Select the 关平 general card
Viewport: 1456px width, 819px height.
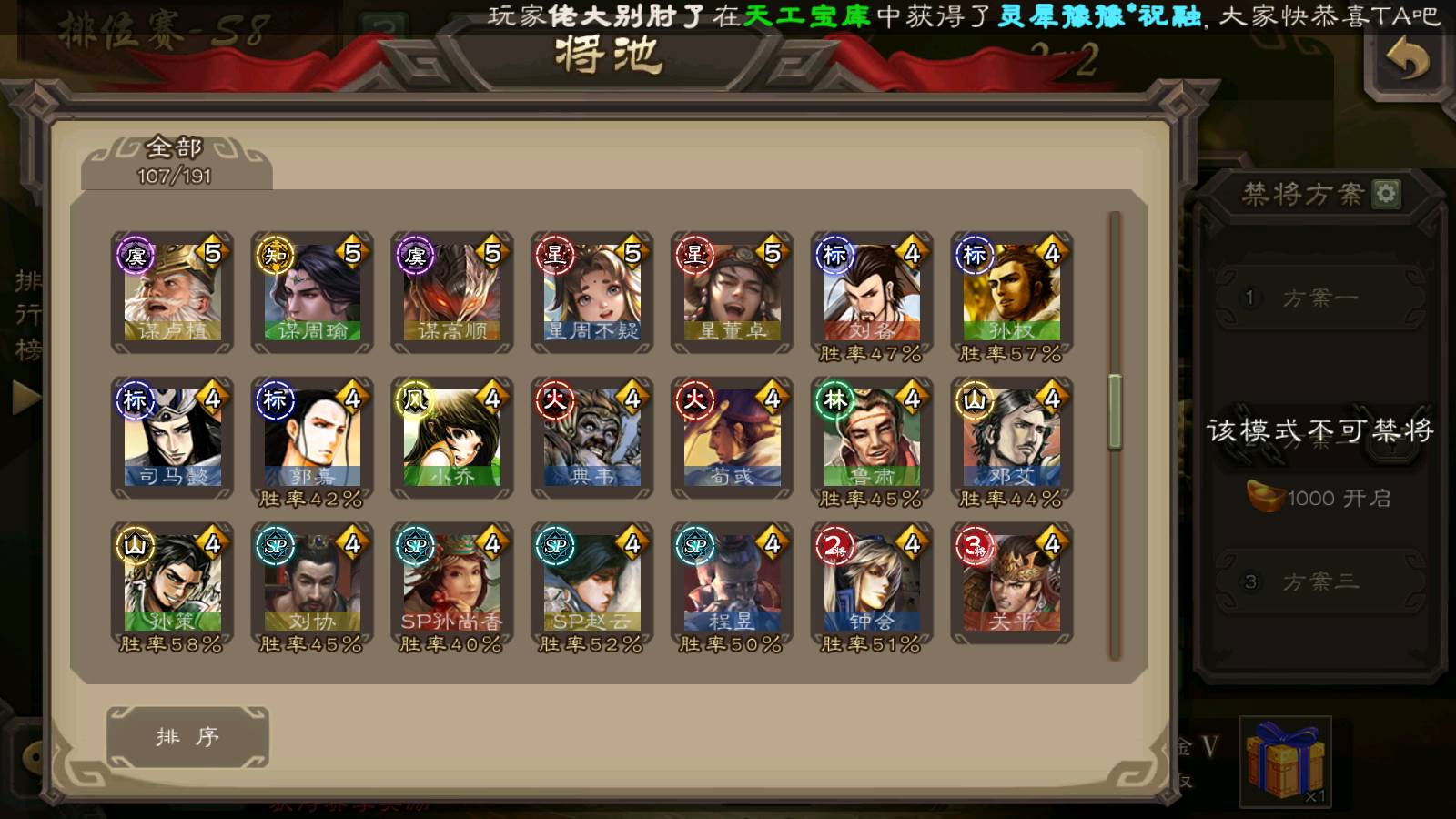pos(1012,582)
